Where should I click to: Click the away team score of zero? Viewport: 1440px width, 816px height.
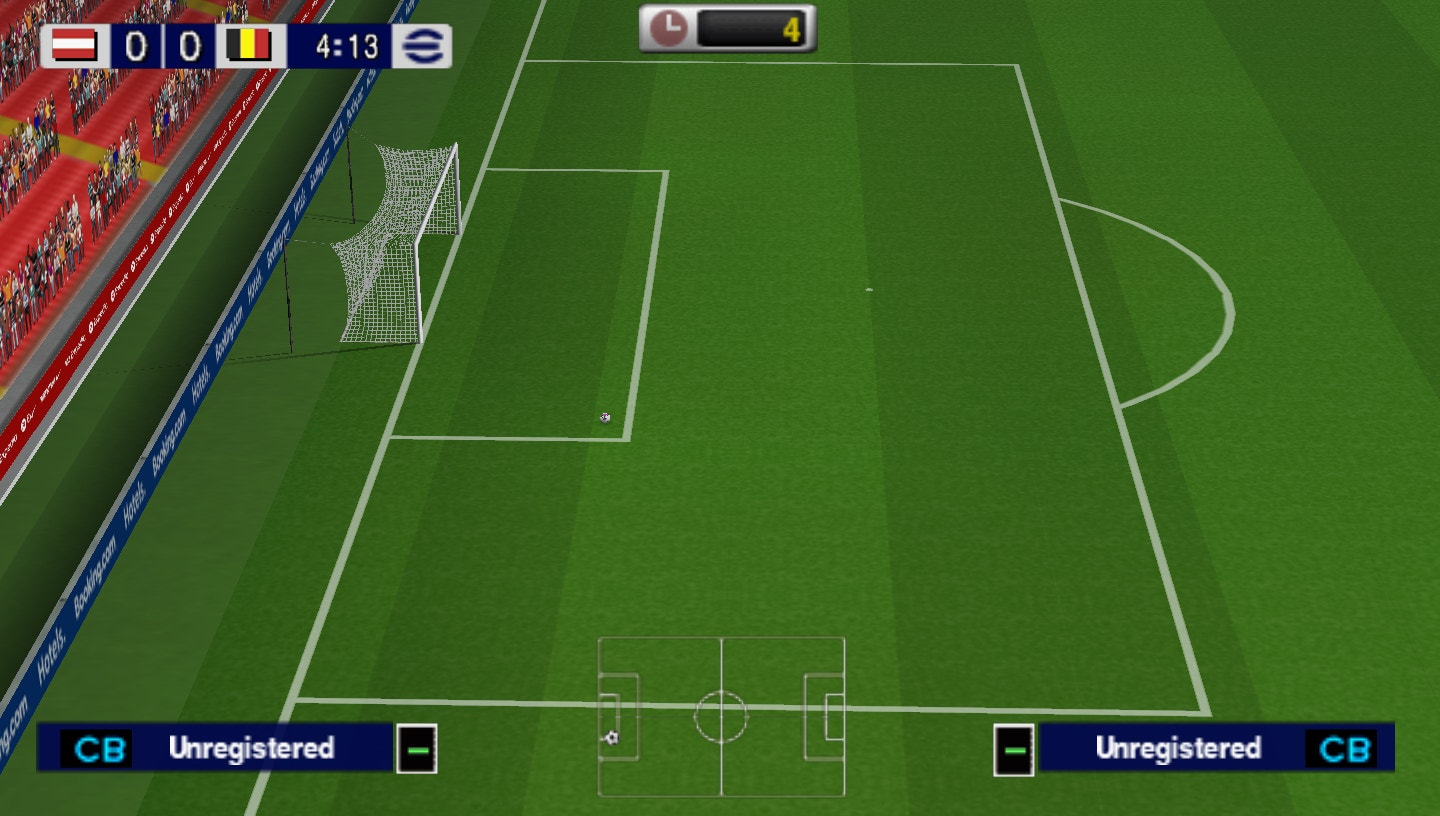[x=189, y=45]
